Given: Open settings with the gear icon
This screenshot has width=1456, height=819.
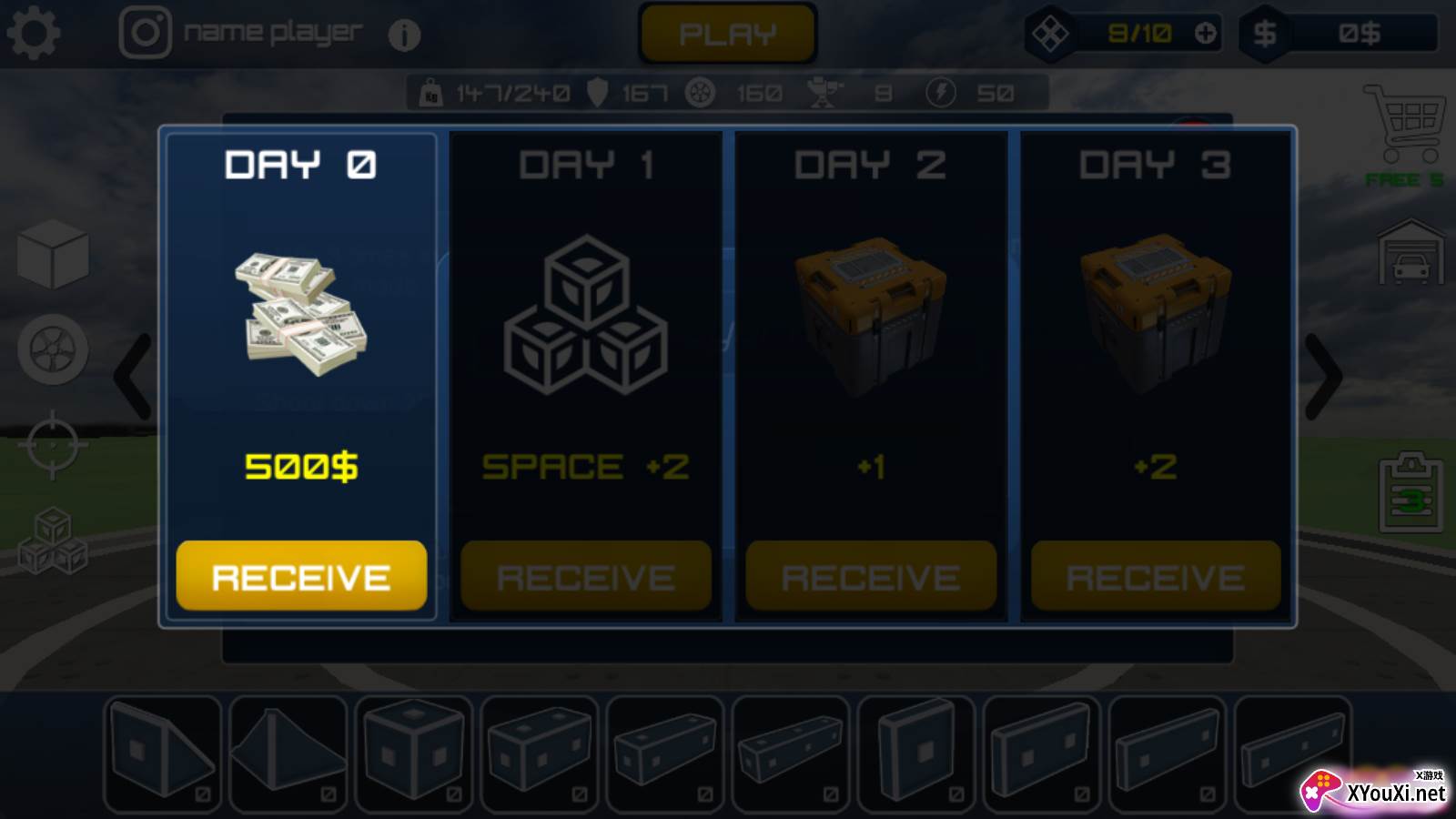Looking at the screenshot, I should coord(34,34).
